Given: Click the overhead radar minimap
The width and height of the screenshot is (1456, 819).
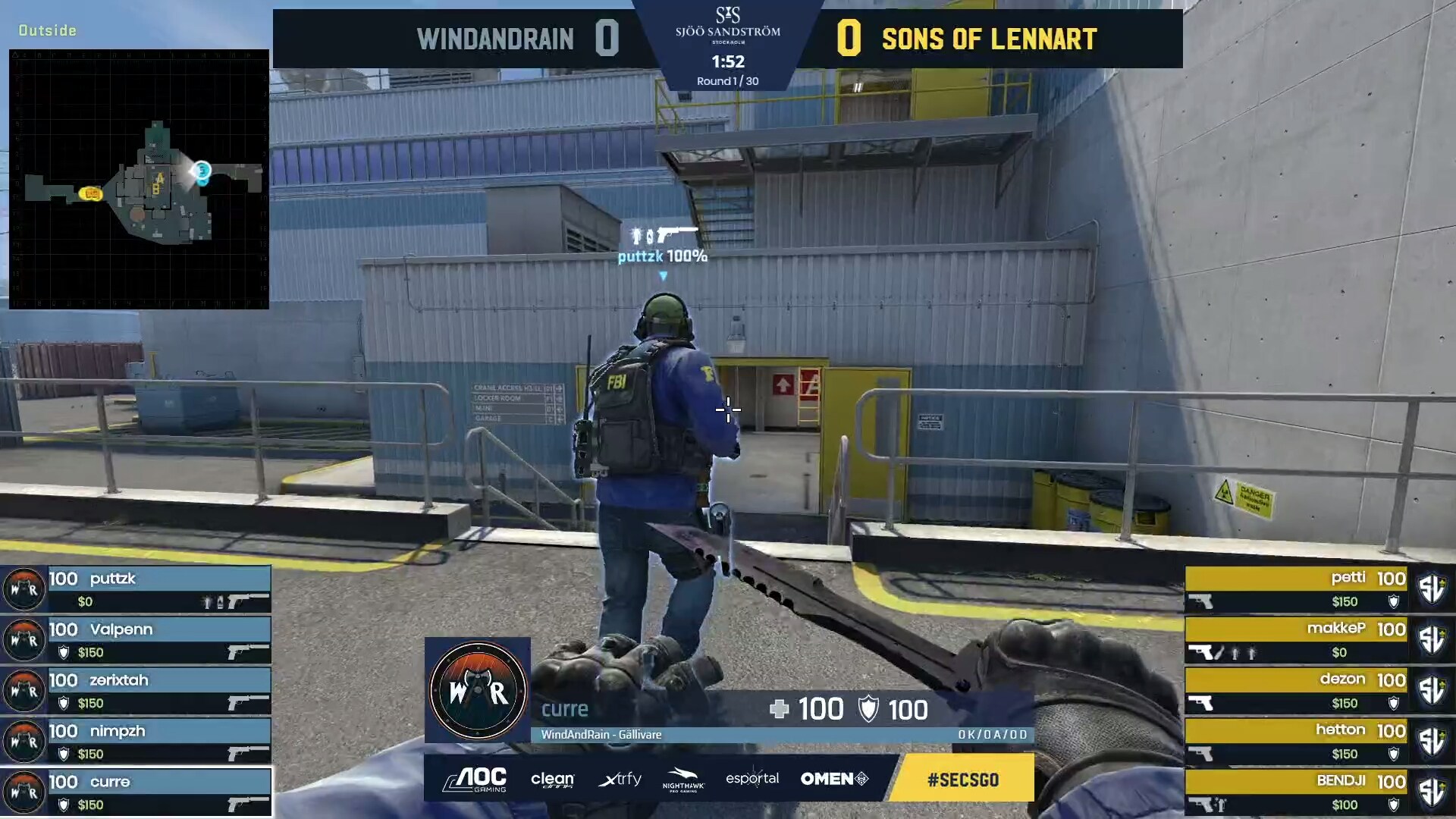Looking at the screenshot, I should pos(139,179).
